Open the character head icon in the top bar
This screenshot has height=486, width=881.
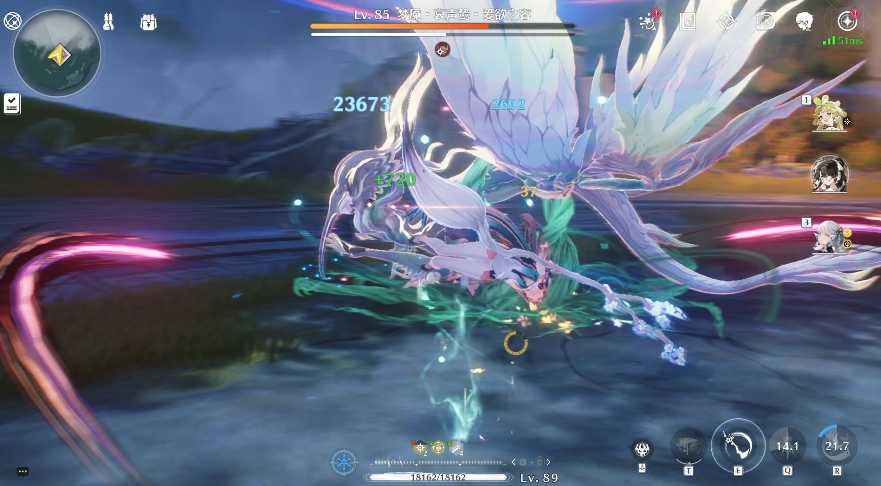804,21
